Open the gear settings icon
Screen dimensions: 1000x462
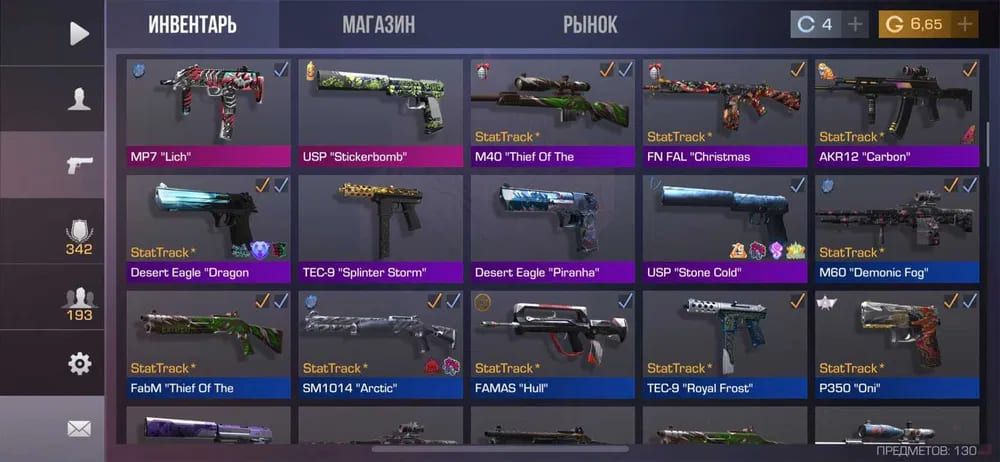(x=79, y=363)
